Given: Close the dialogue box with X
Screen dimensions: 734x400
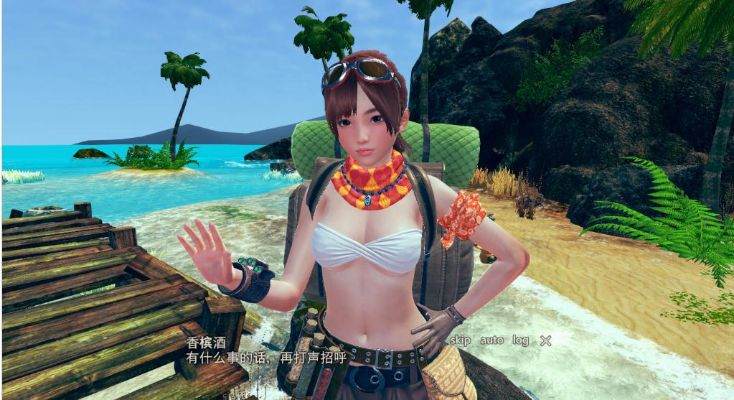Looking at the screenshot, I should pos(545,341).
